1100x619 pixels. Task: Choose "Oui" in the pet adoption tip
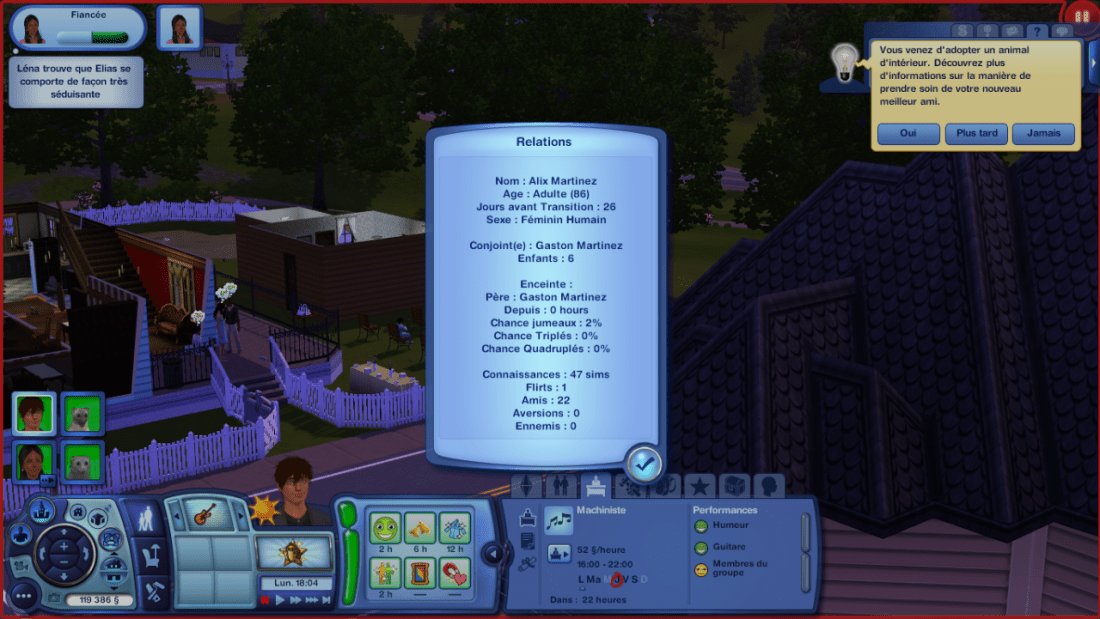click(x=908, y=134)
